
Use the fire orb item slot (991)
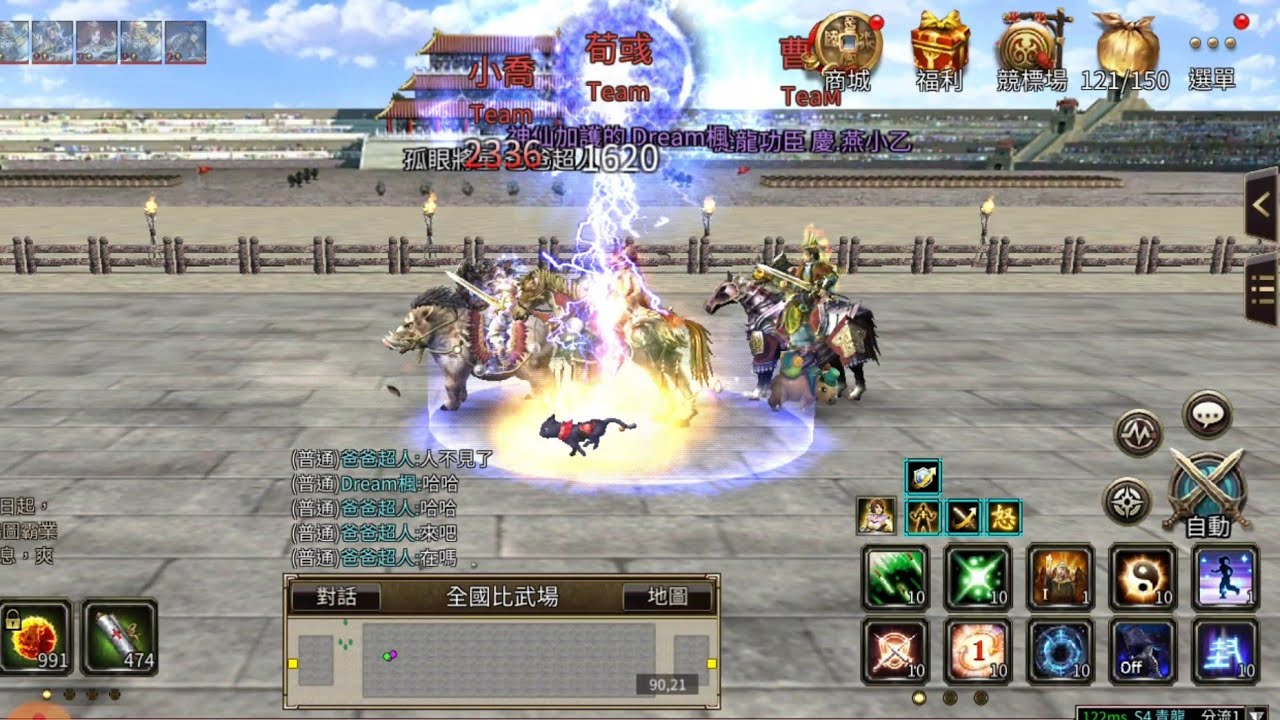tap(36, 636)
